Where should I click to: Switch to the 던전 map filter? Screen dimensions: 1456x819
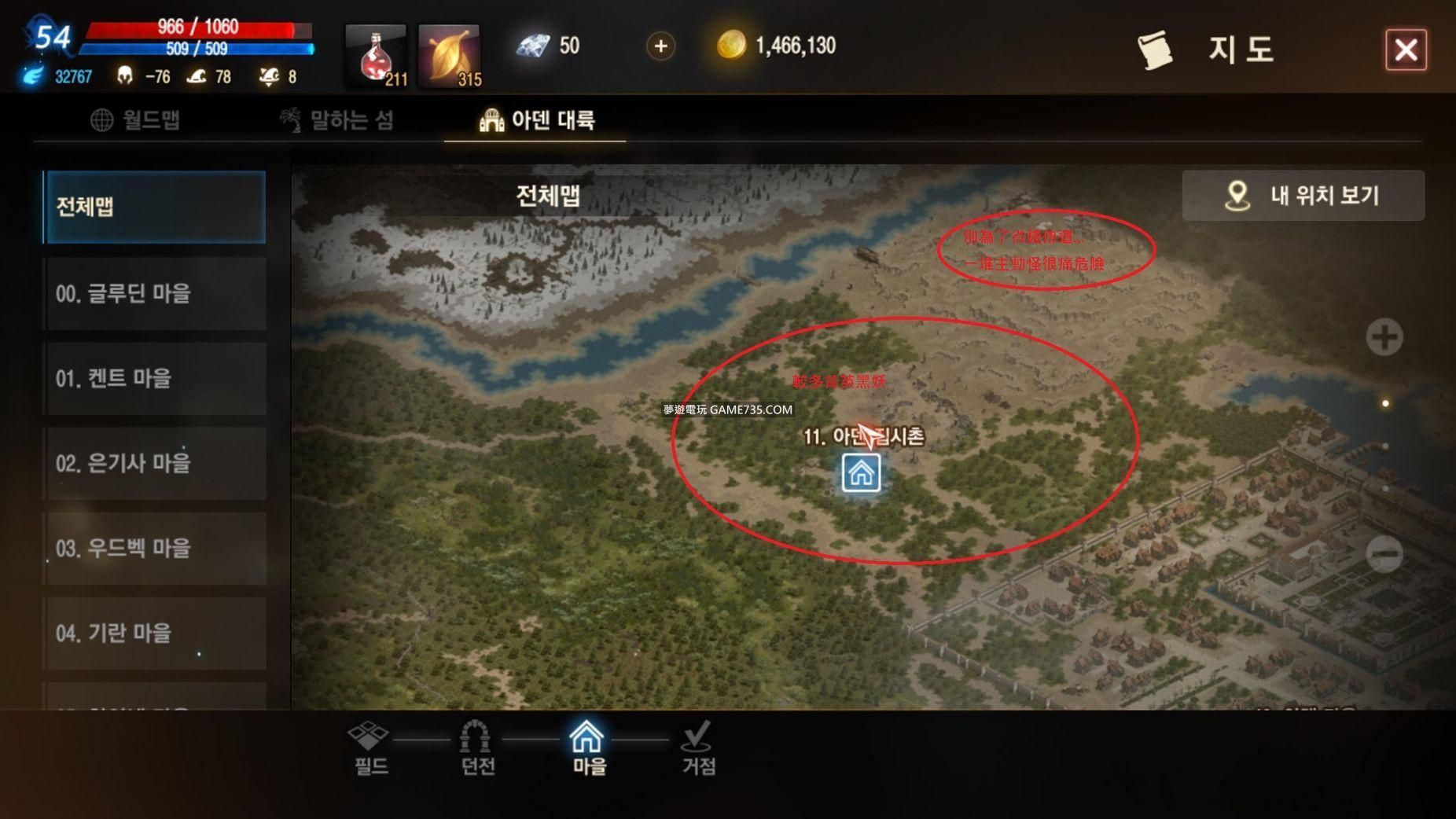point(476,747)
